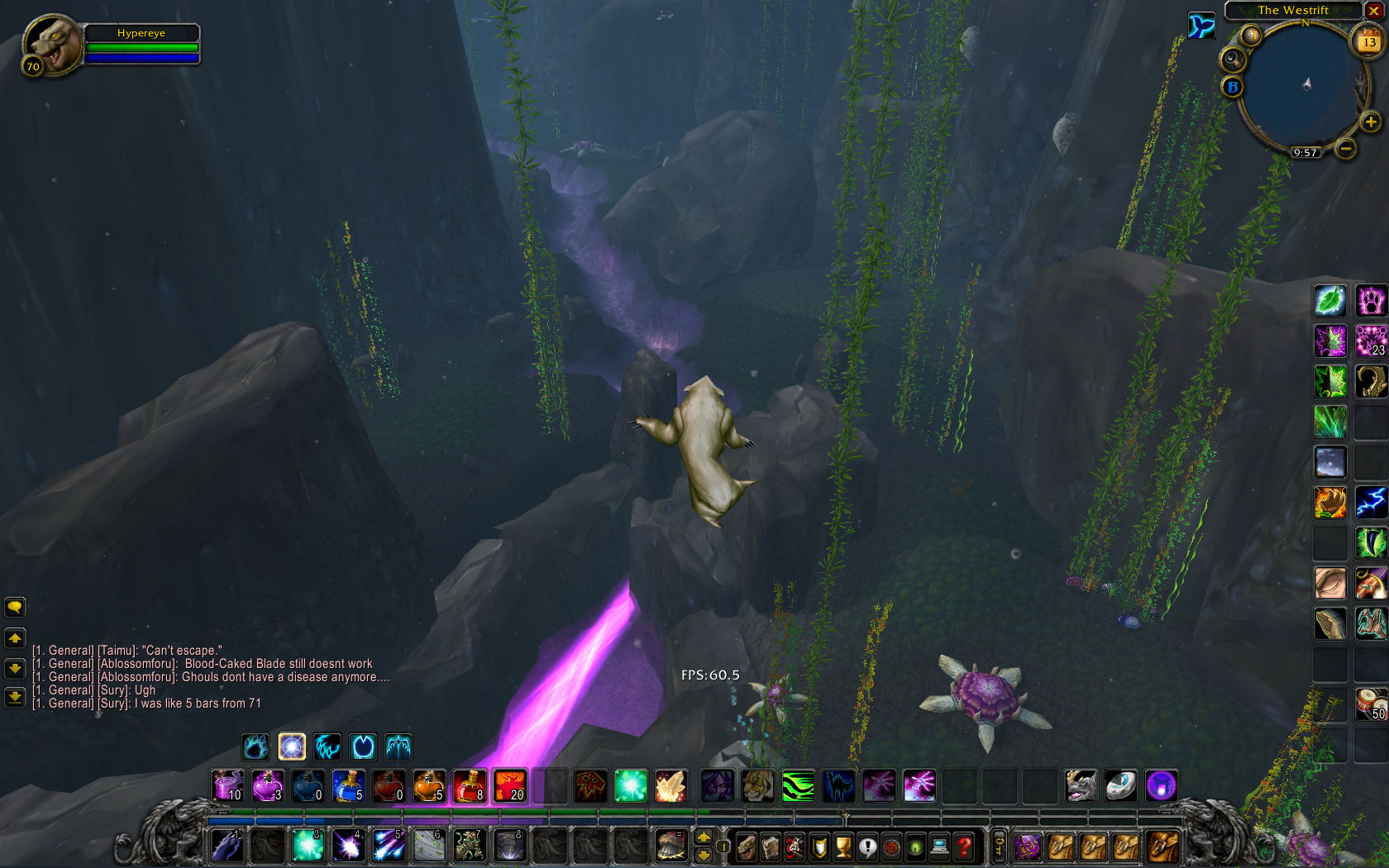
Task: Page the action bar up with arrow
Action: coord(704,837)
